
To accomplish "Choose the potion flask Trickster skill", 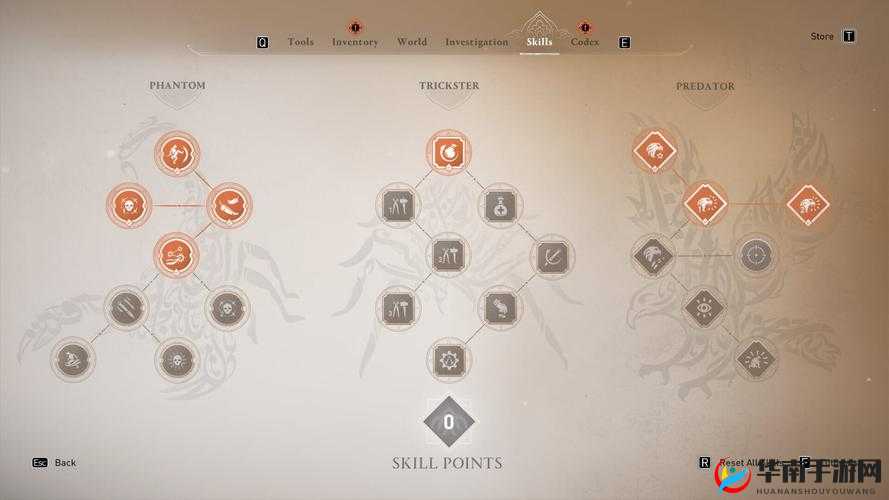I will [x=499, y=206].
